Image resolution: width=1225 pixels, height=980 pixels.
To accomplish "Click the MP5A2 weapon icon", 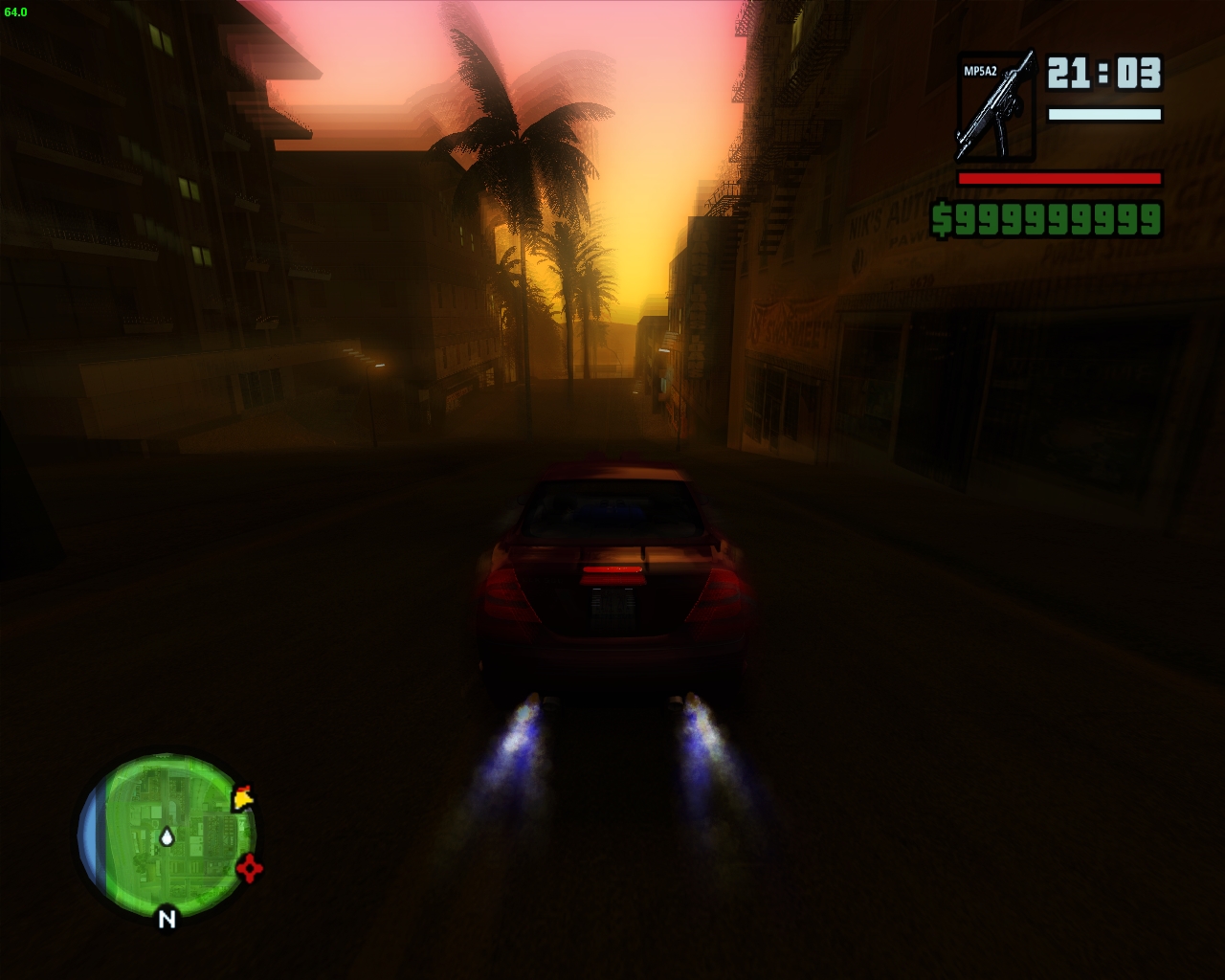I will click(997, 105).
